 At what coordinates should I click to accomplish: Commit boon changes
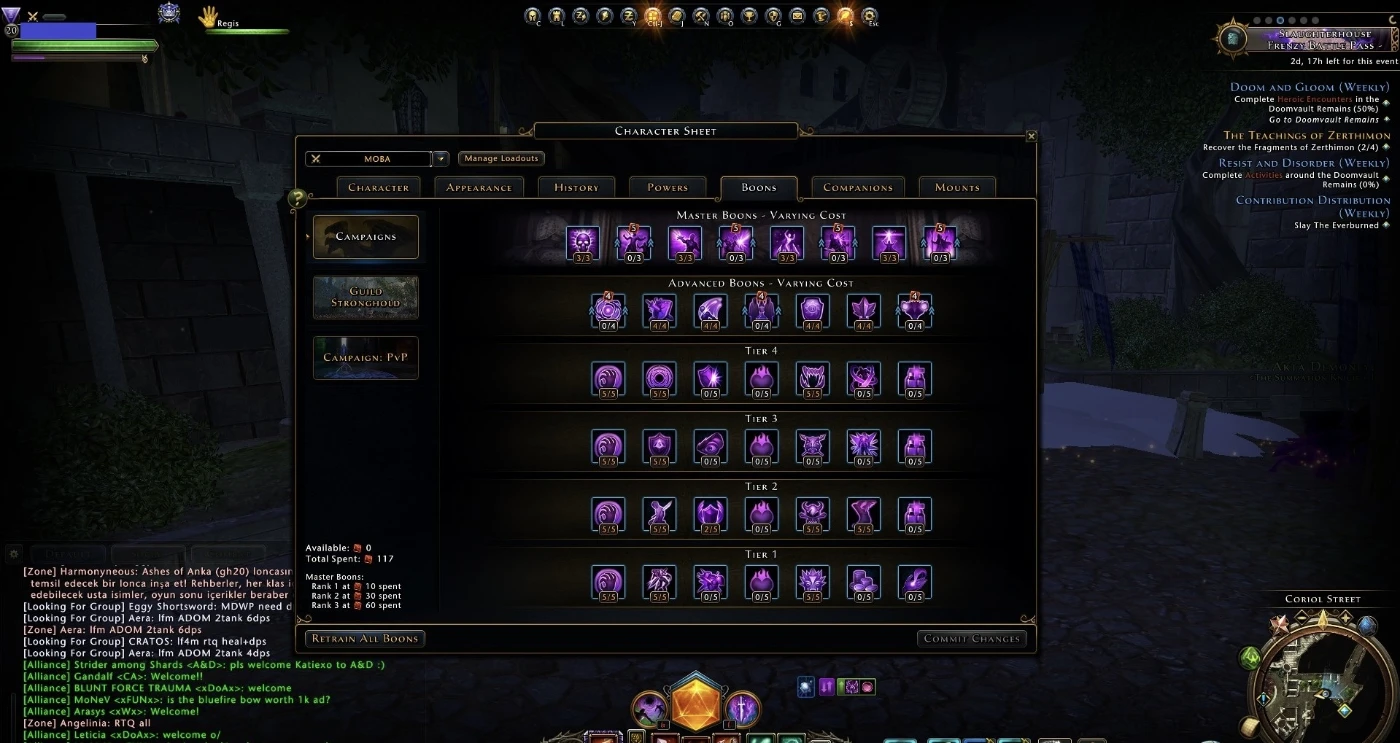971,638
